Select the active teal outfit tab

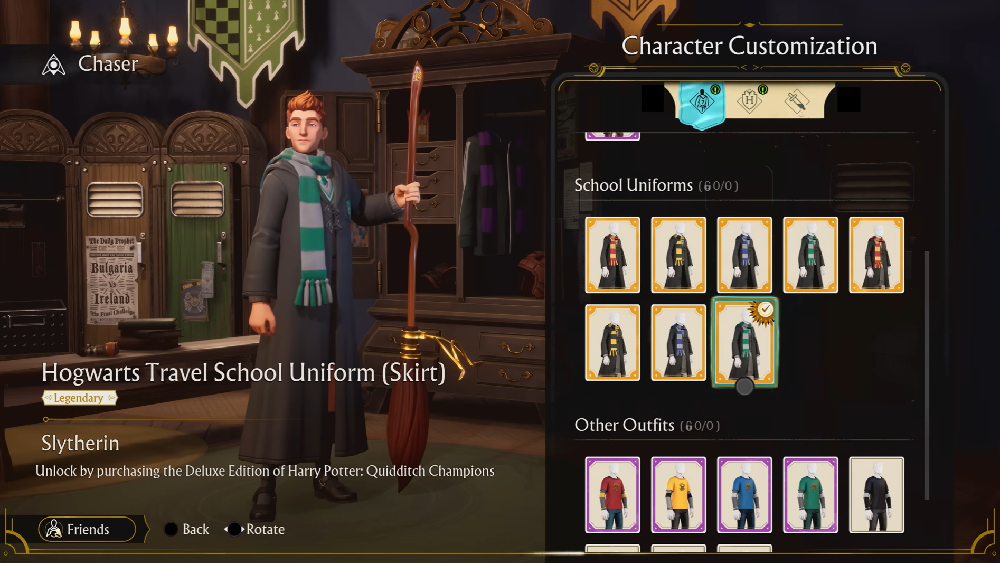(700, 104)
